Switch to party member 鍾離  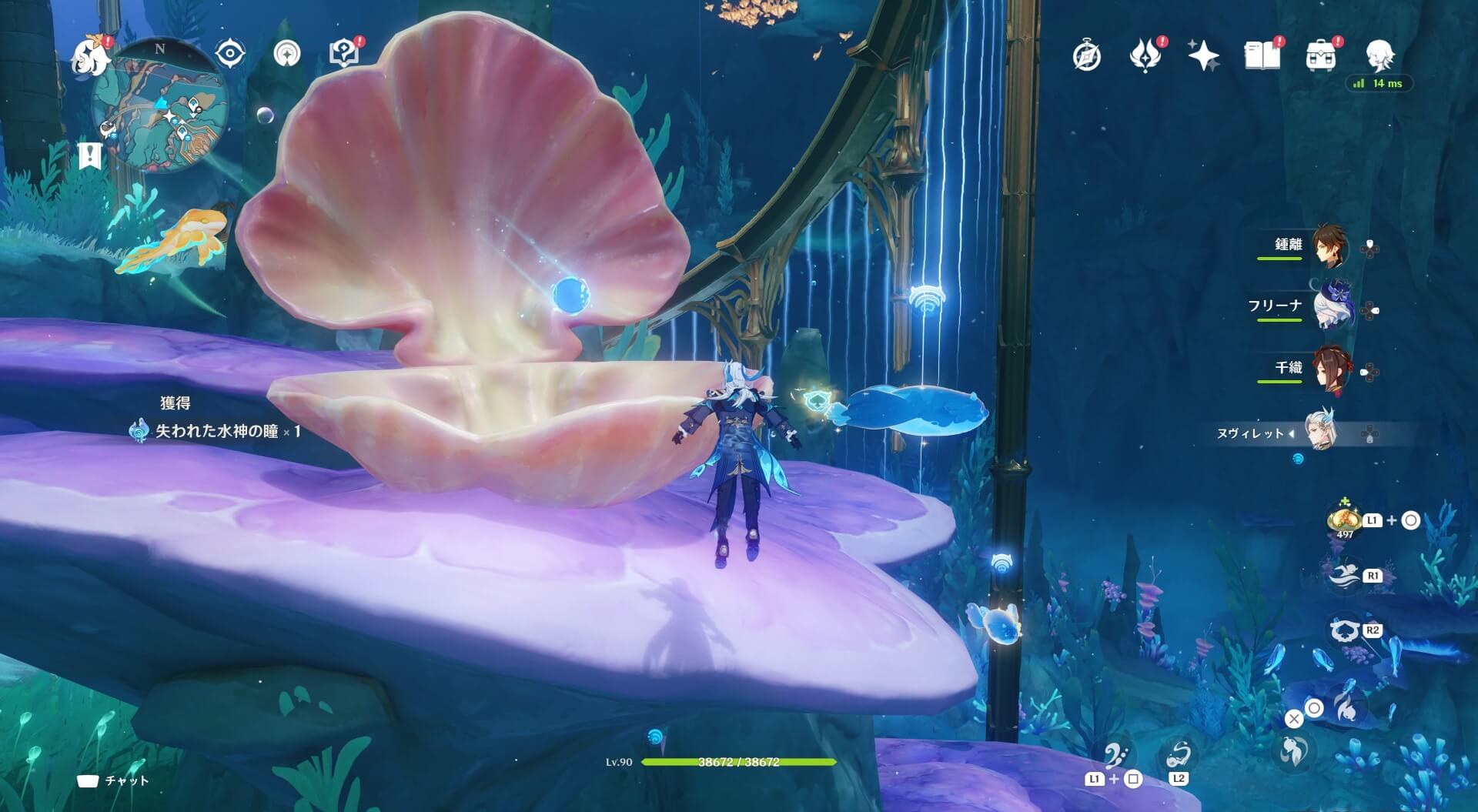tap(1329, 246)
